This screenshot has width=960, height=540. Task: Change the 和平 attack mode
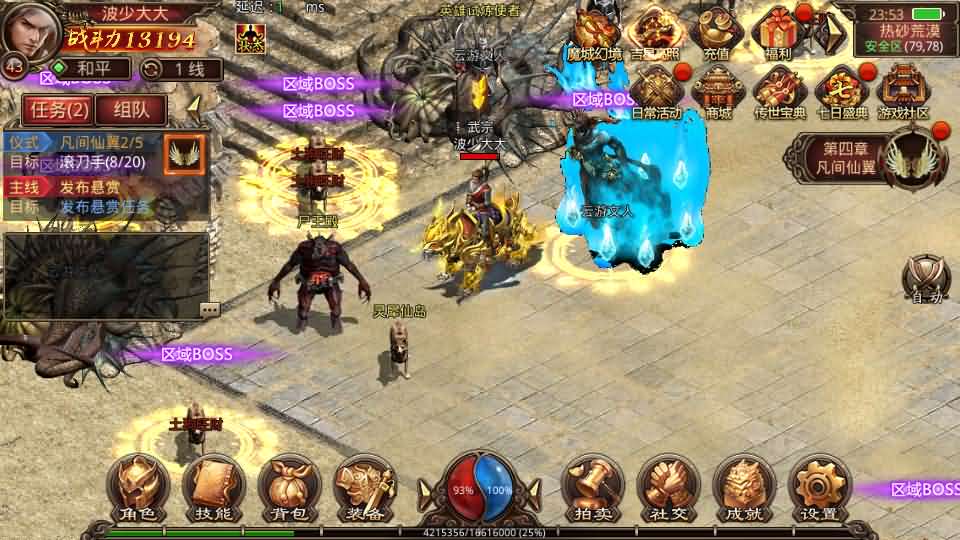[92, 69]
